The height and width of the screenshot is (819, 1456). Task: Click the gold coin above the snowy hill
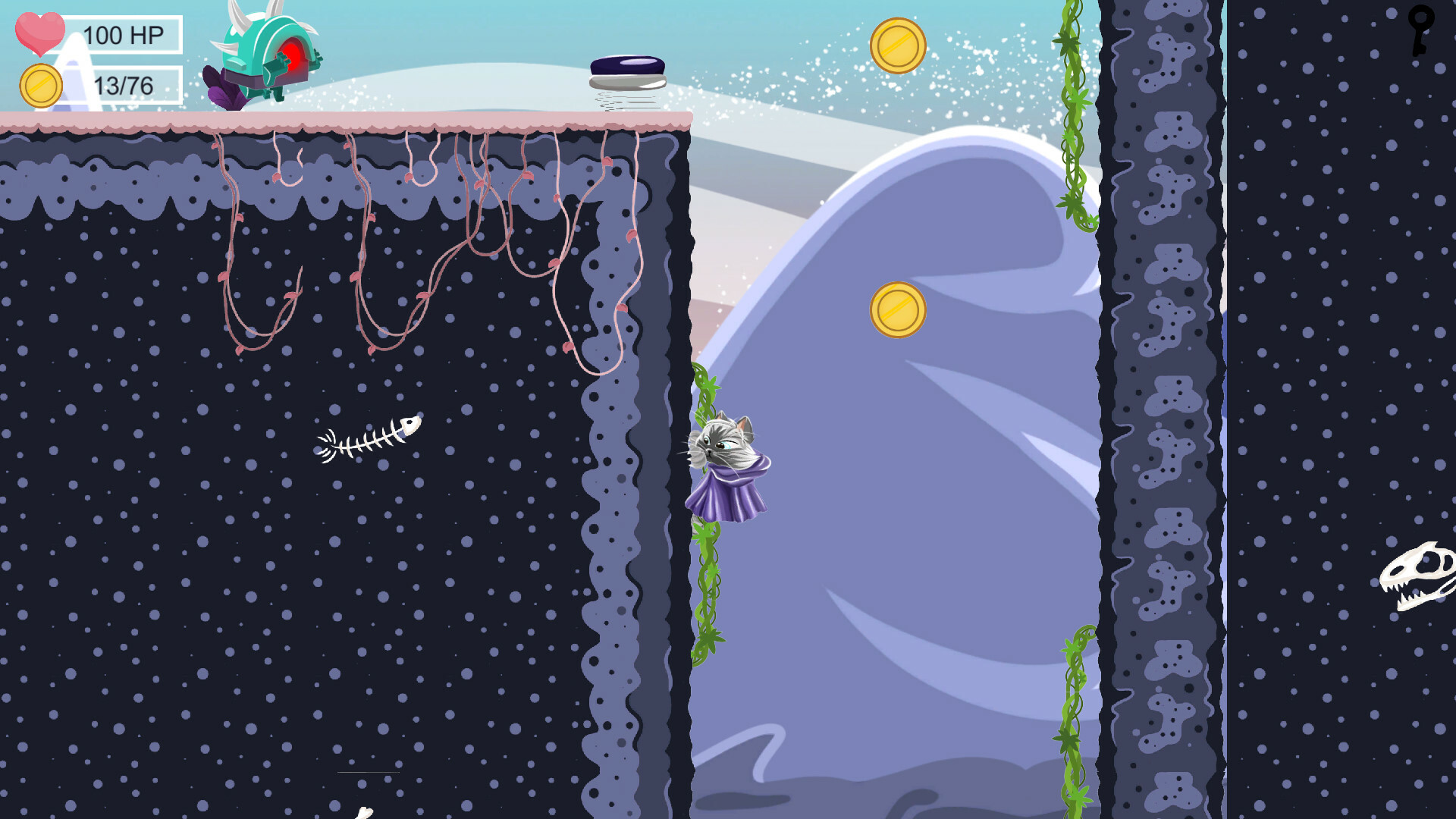(899, 45)
